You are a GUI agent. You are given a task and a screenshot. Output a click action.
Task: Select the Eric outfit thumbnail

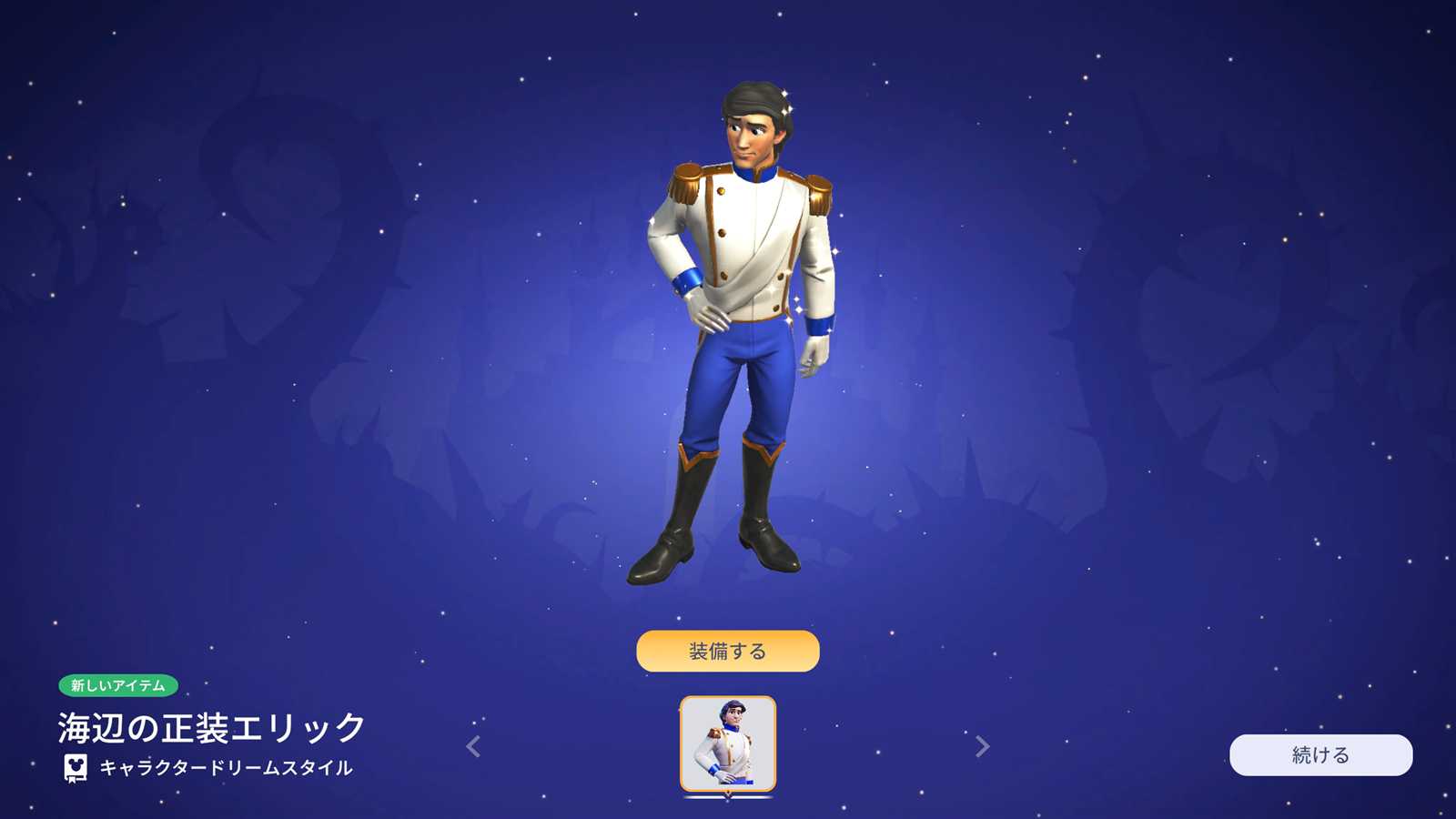click(x=728, y=743)
